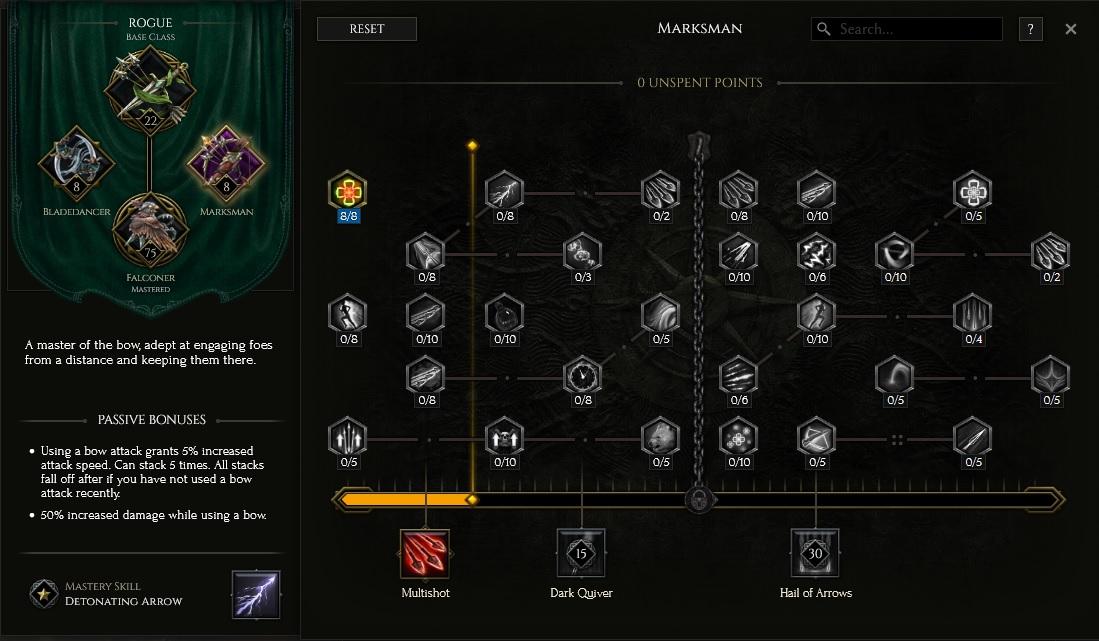Select the Dark Quiver skill unlock
1099x641 pixels.
point(581,555)
